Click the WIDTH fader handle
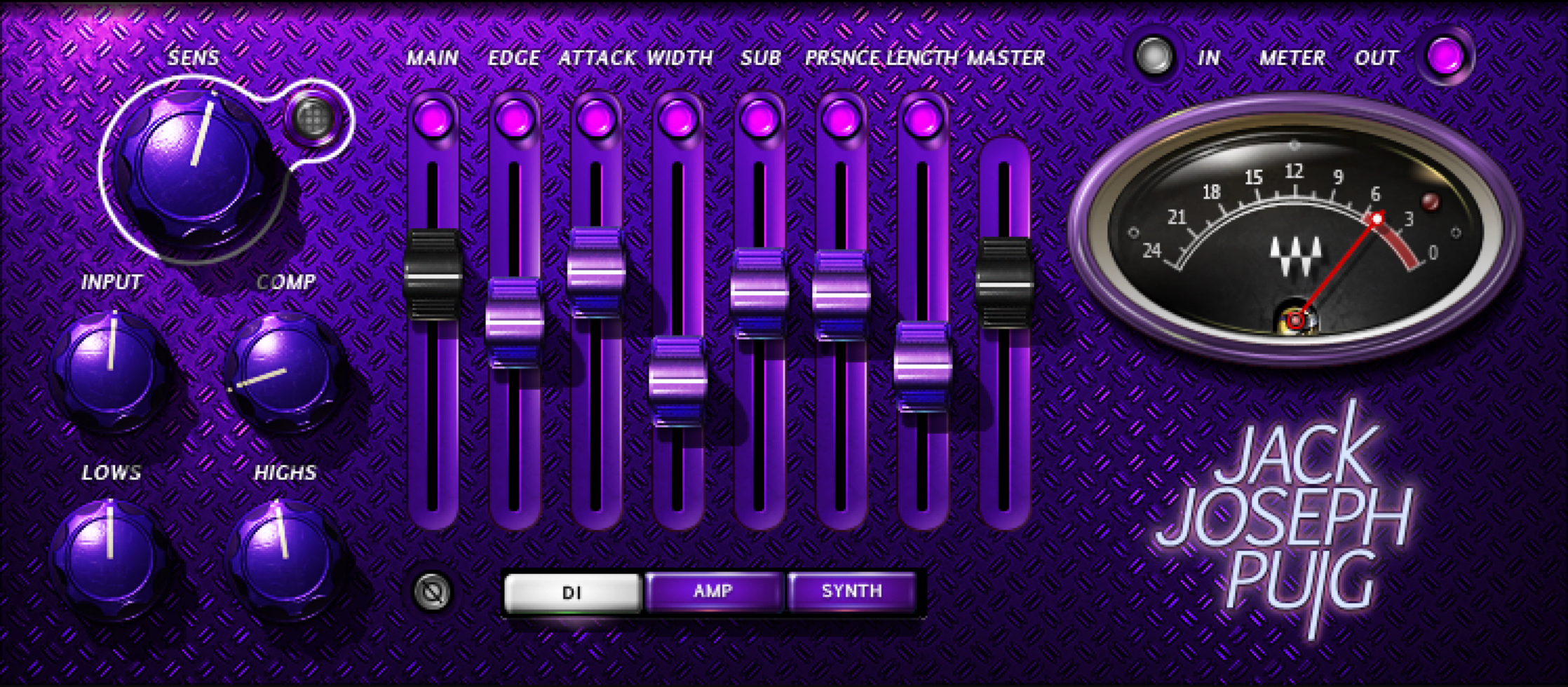Image resolution: width=1568 pixels, height=687 pixels. coord(677,380)
